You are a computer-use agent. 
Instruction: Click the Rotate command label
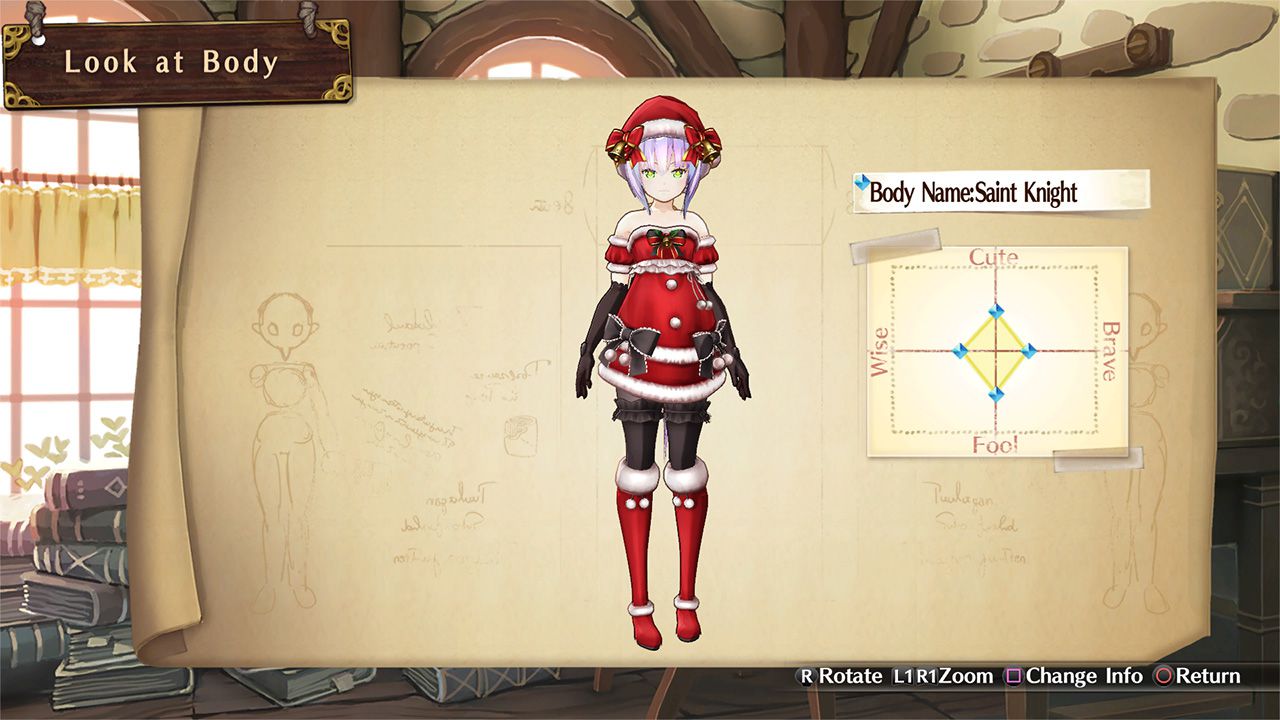pyautogui.click(x=852, y=677)
